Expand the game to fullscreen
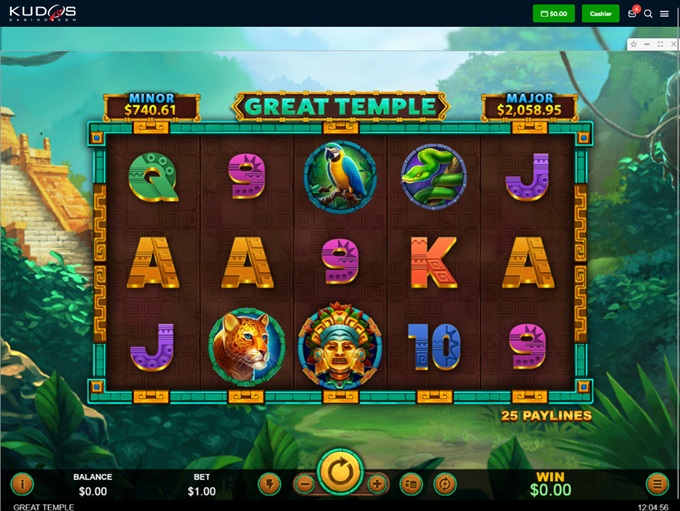680x511 pixels. pos(659,45)
